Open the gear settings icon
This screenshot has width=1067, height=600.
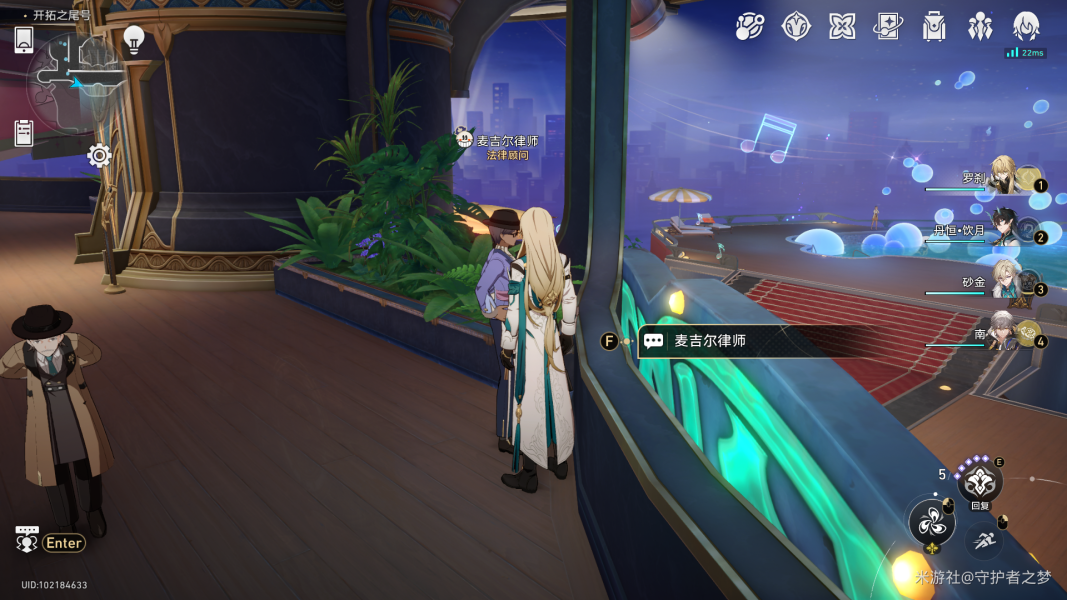tap(98, 155)
